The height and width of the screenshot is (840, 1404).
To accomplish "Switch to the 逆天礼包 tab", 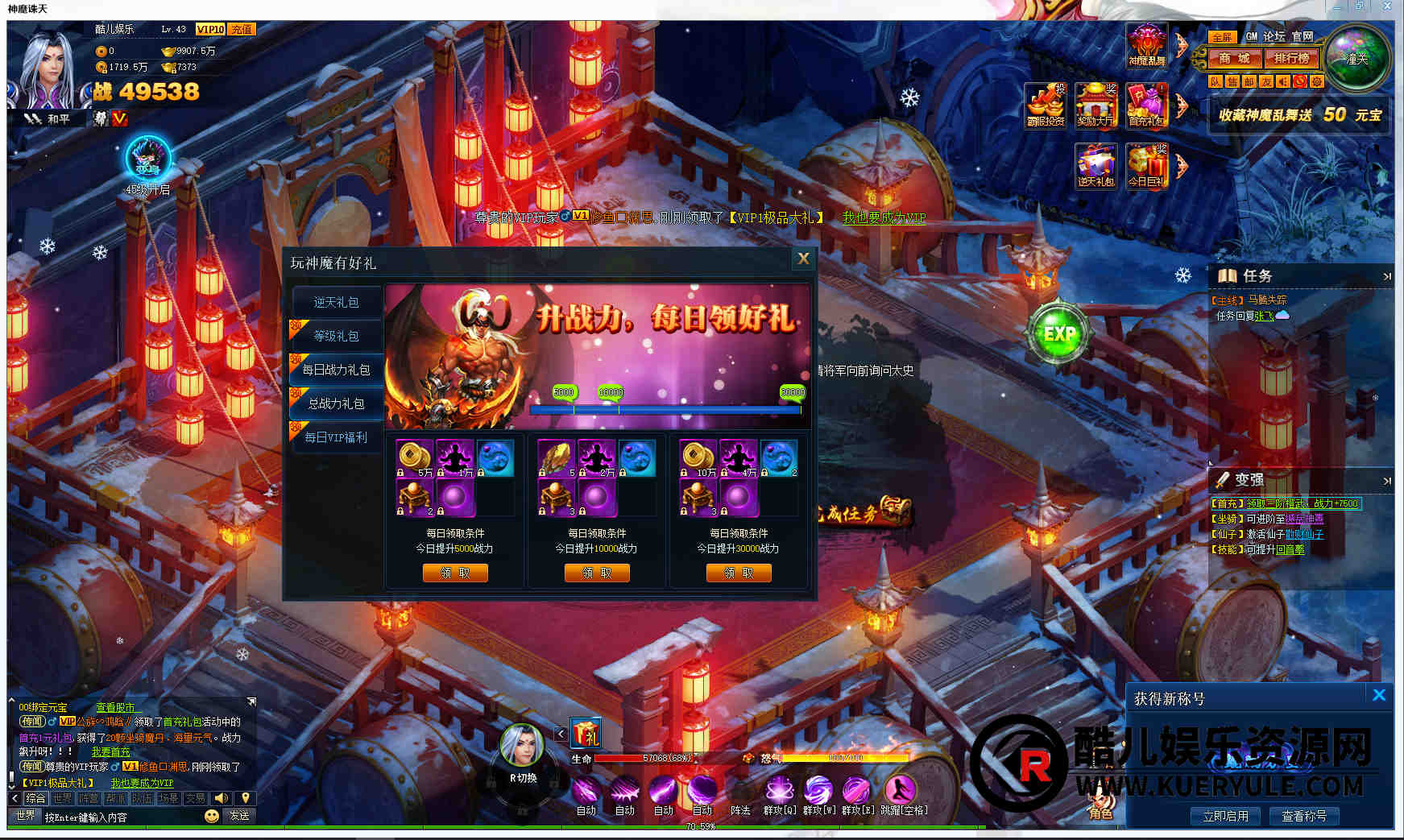I will [x=336, y=302].
